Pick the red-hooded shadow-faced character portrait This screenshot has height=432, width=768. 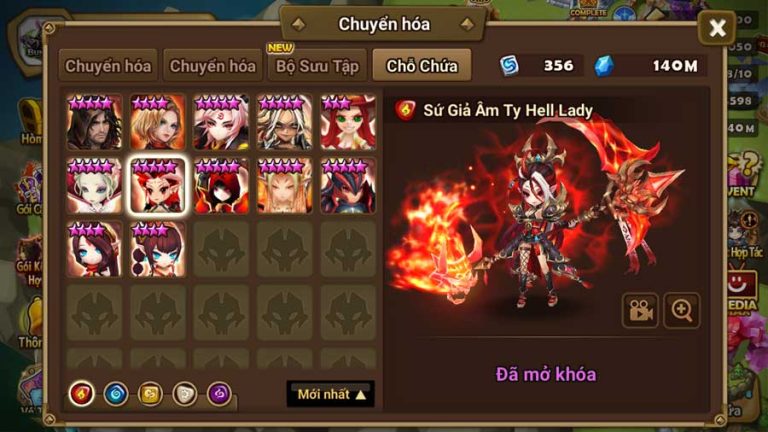221,186
